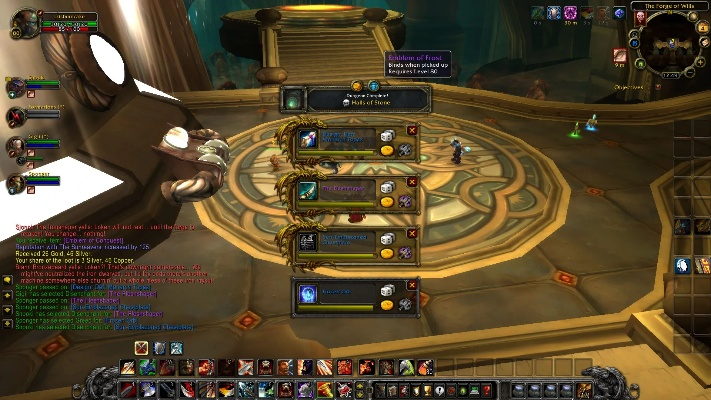Click the Halls of Stone dungeon complete banner

368,100
